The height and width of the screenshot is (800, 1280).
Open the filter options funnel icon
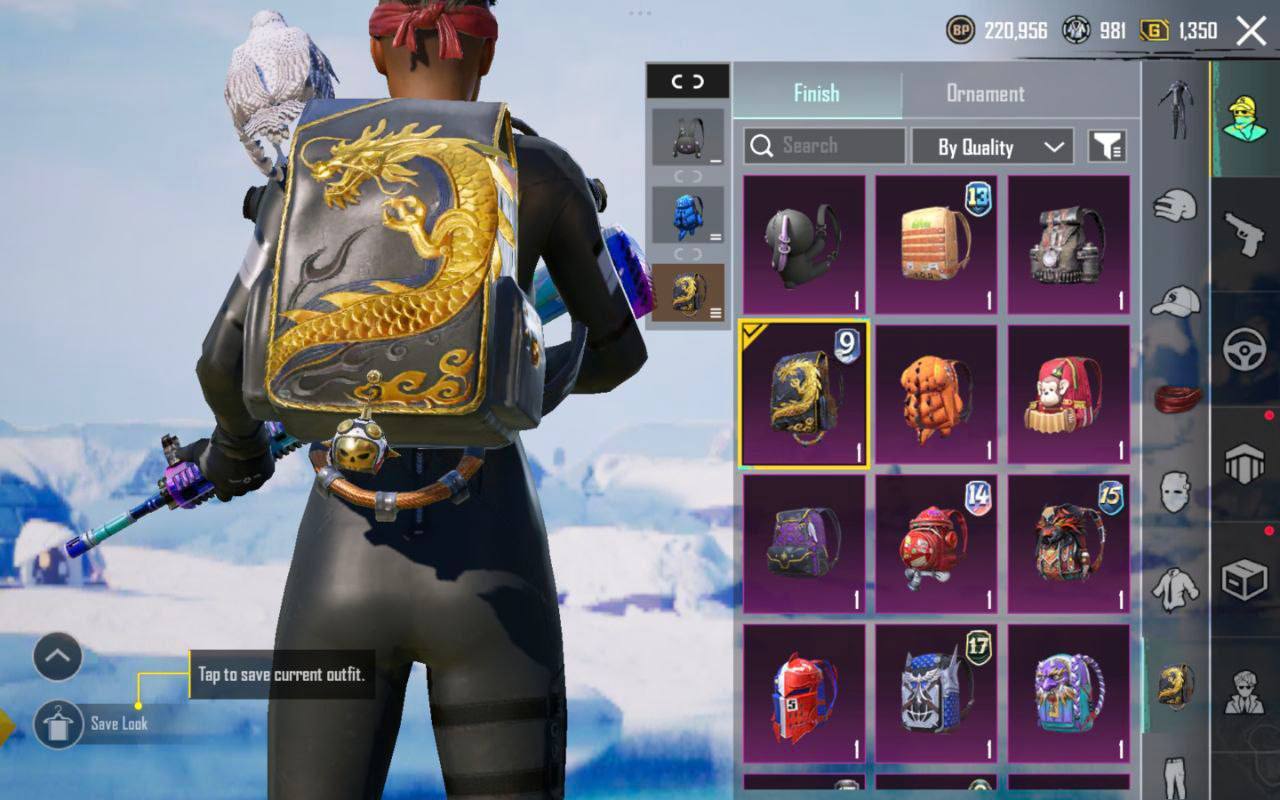[1107, 147]
